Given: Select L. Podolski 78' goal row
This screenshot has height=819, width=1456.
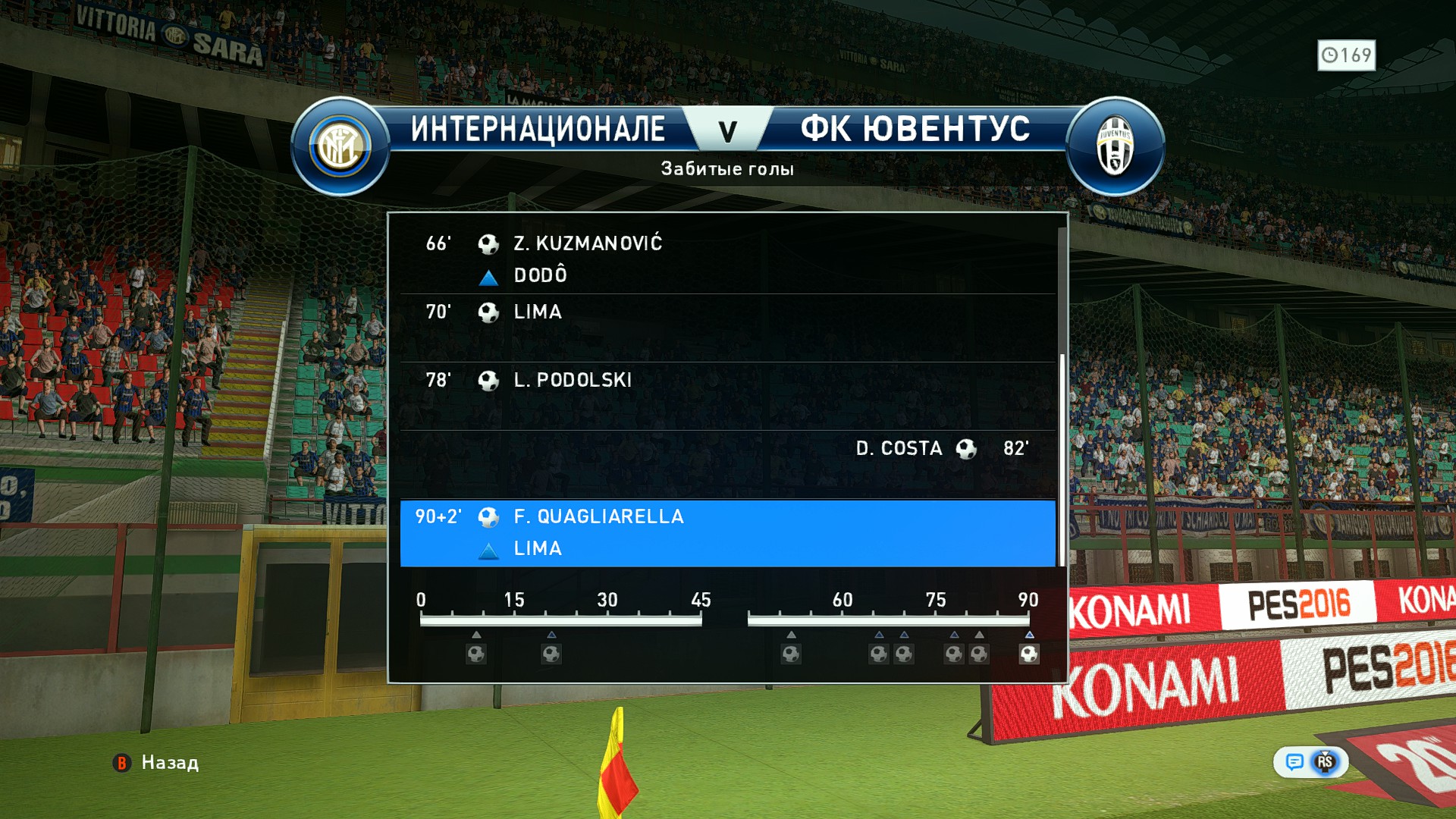Looking at the screenshot, I should point(726,395).
